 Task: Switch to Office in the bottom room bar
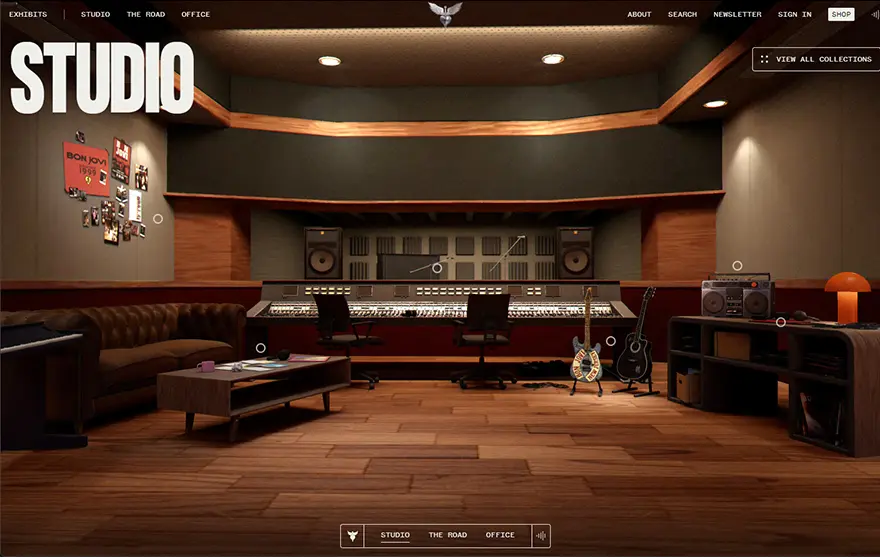click(x=500, y=536)
